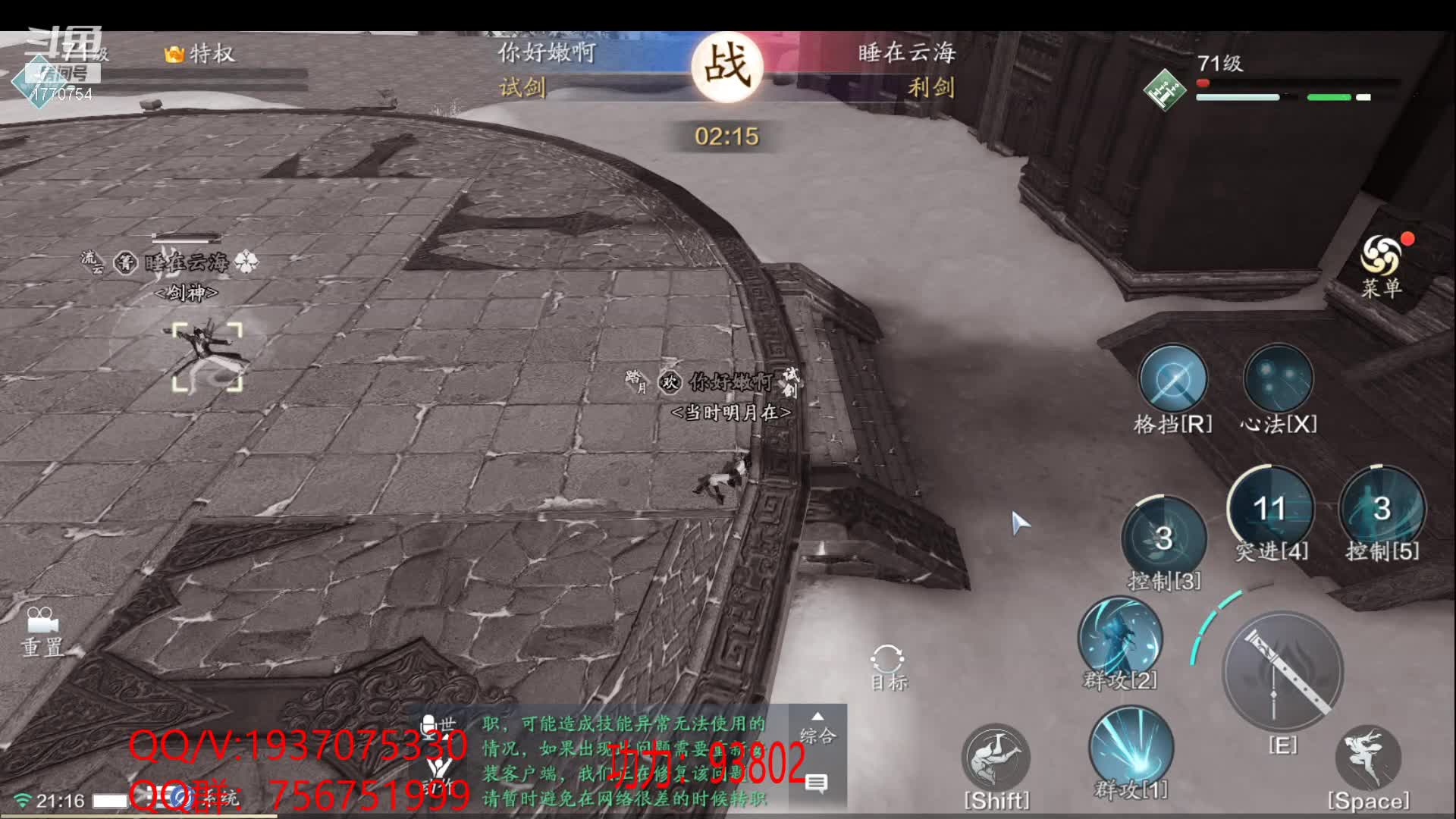
Task: Expand the 综合 chat channel tab
Action: tap(817, 728)
